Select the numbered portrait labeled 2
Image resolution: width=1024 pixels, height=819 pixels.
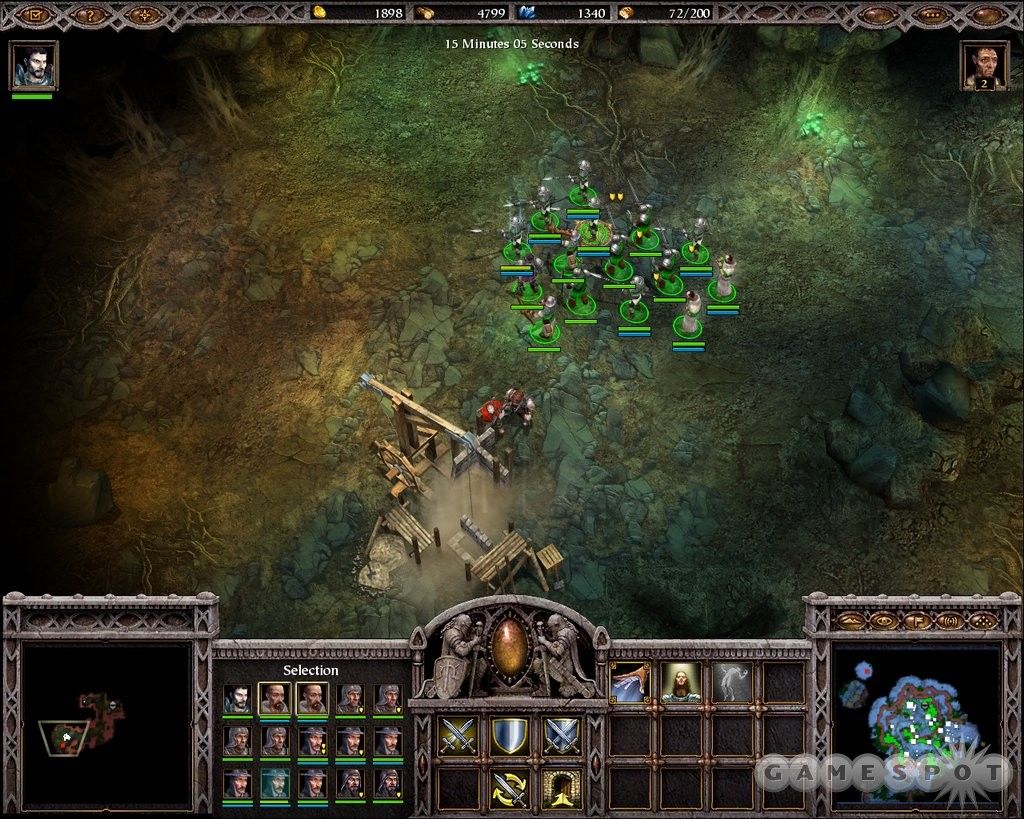(x=983, y=66)
